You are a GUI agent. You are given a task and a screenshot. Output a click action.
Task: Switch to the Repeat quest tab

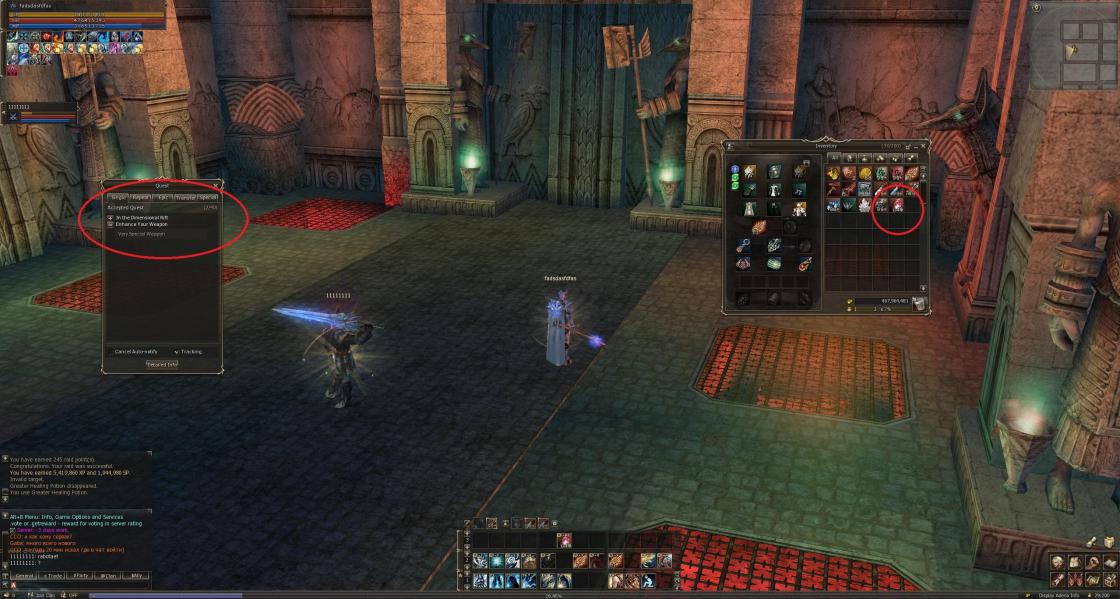point(142,197)
